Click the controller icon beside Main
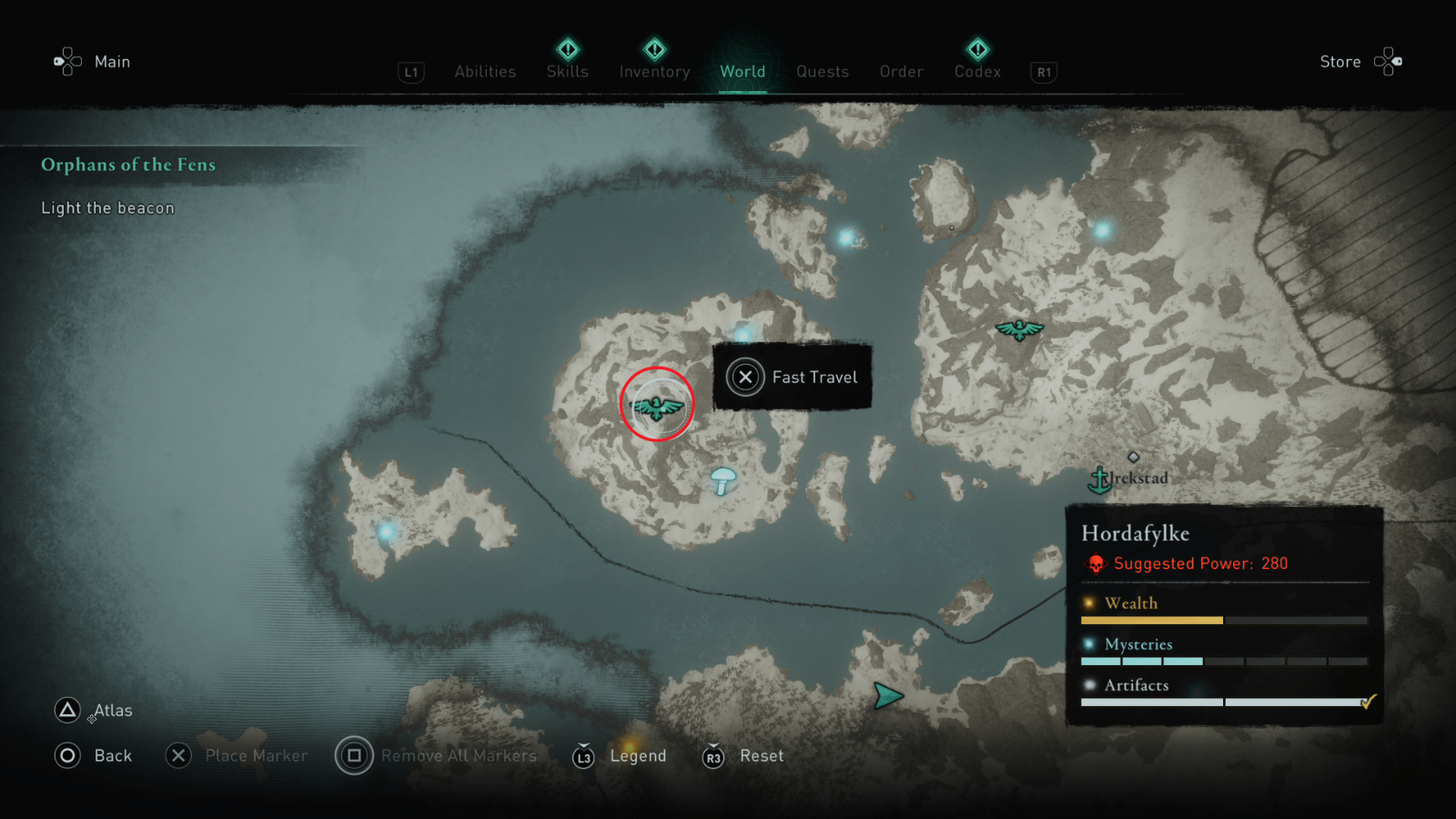 coord(66,61)
